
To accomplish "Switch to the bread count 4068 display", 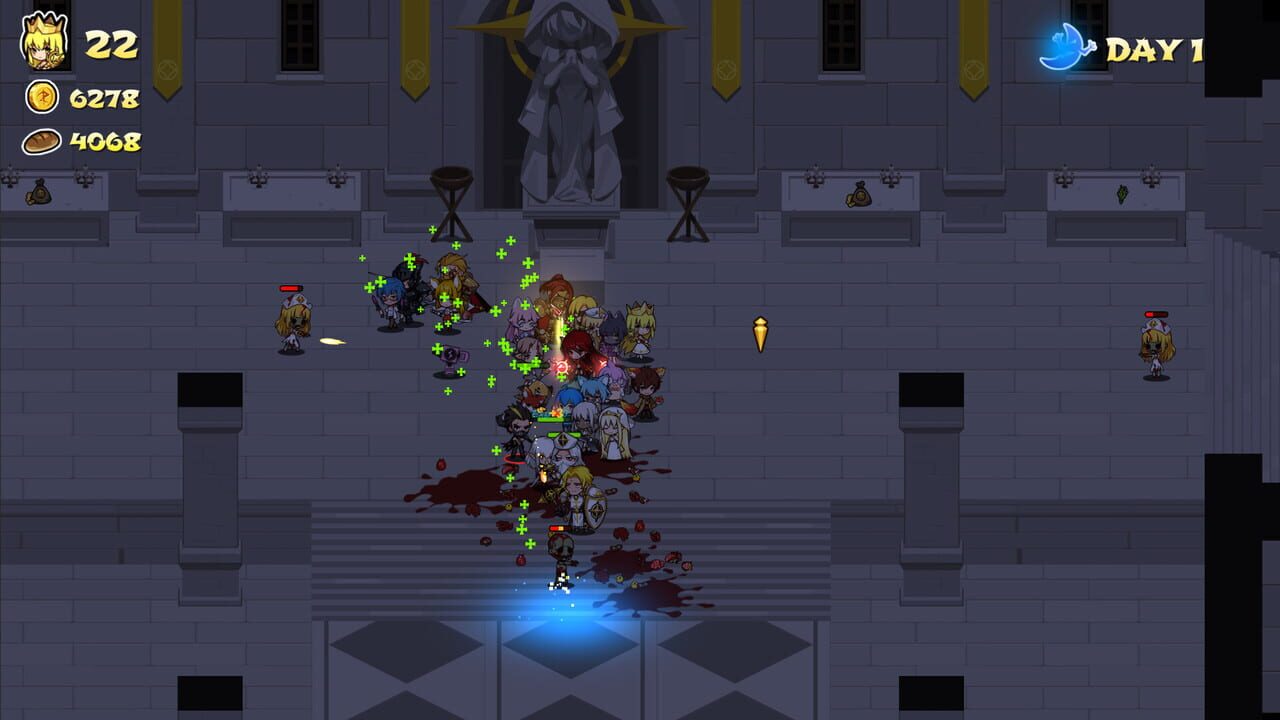I will (x=105, y=140).
